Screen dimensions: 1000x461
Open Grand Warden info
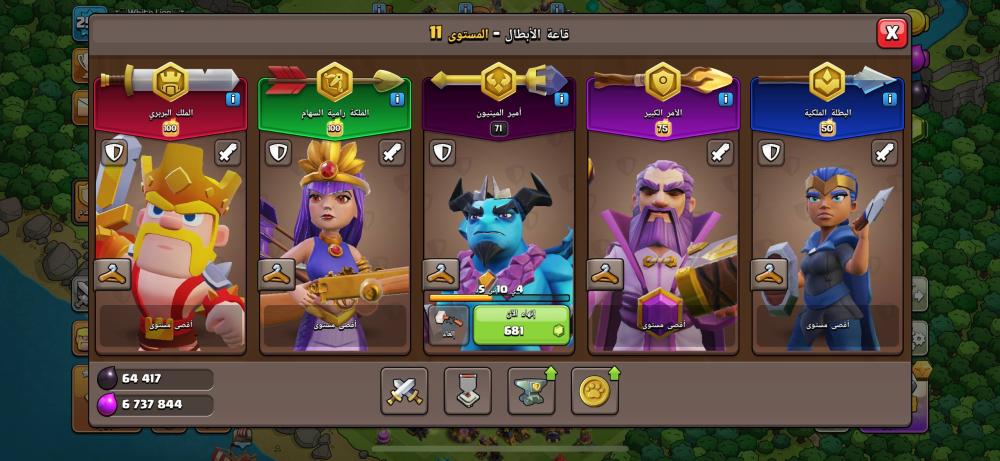click(x=725, y=99)
